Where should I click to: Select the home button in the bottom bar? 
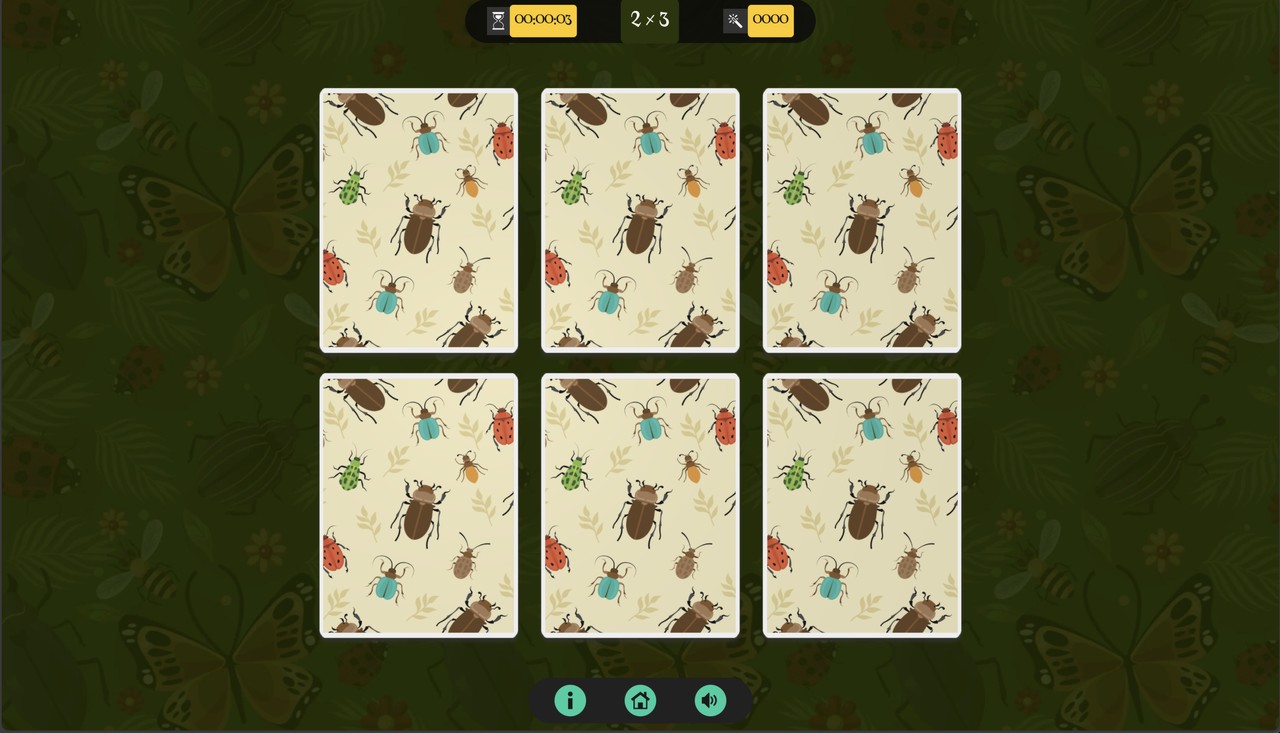[x=640, y=700]
